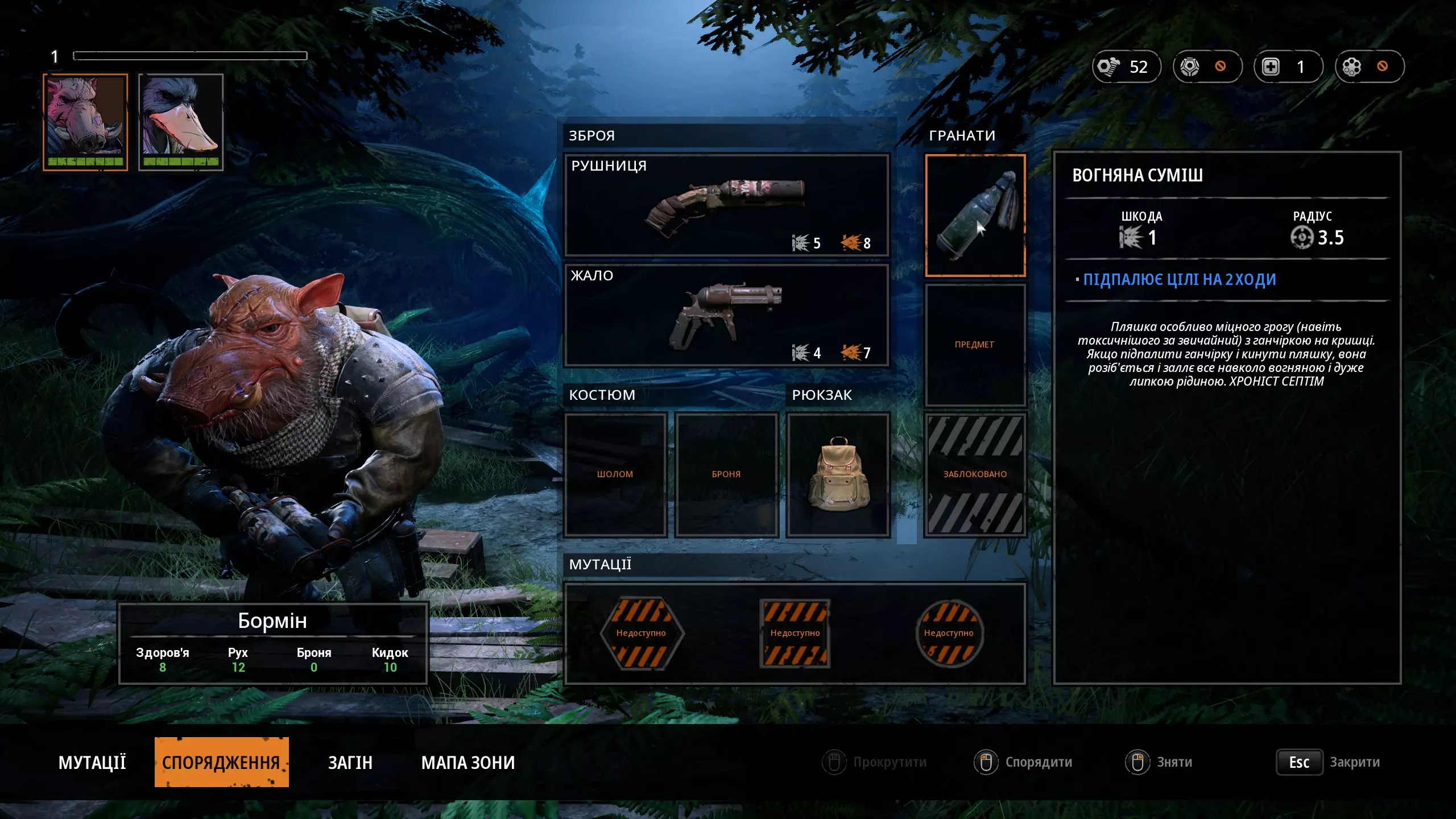Open the backpack slot
1456x819 pixels.
[838, 474]
